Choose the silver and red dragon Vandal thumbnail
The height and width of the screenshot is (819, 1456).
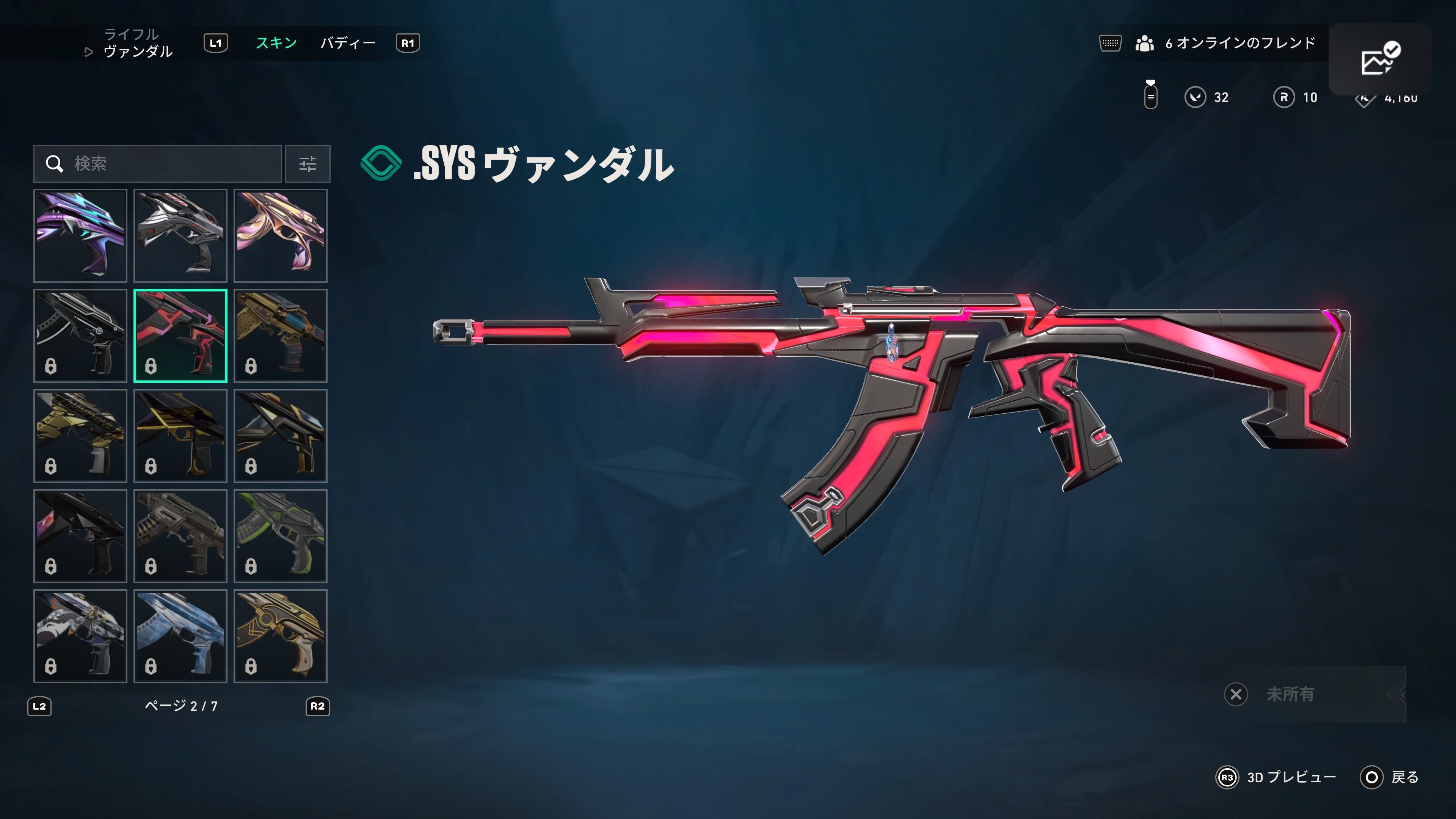[x=180, y=236]
